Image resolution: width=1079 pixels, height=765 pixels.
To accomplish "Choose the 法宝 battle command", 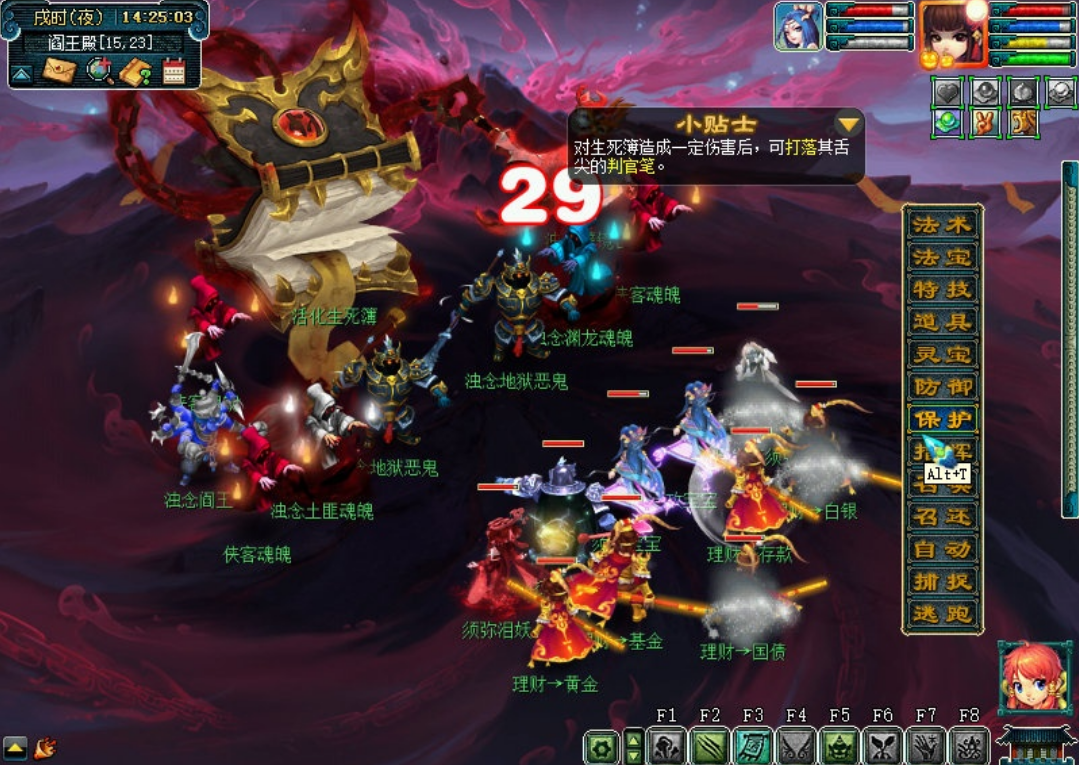I will (942, 256).
